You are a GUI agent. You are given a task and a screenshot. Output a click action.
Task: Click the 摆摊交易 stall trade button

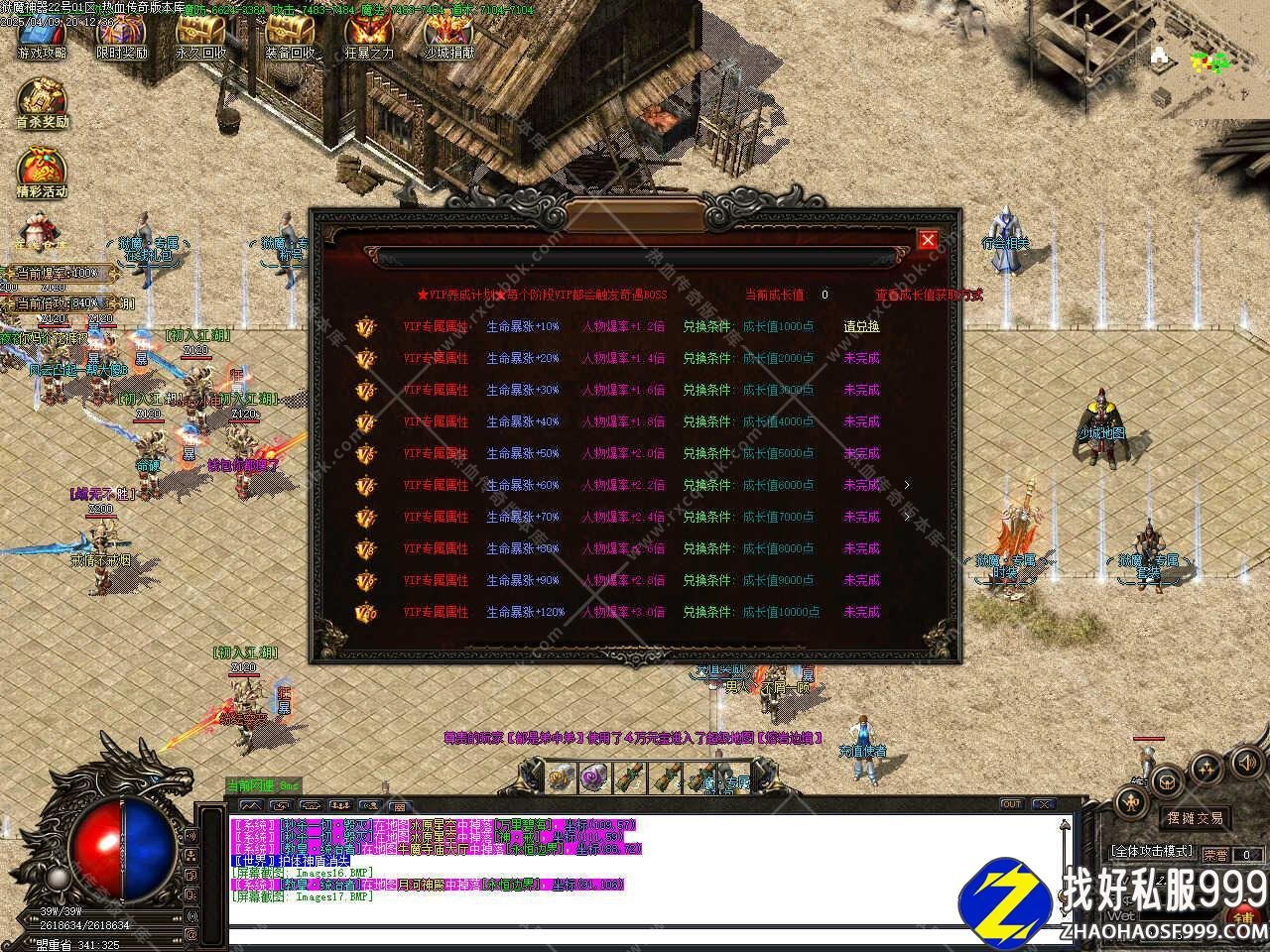[1196, 819]
